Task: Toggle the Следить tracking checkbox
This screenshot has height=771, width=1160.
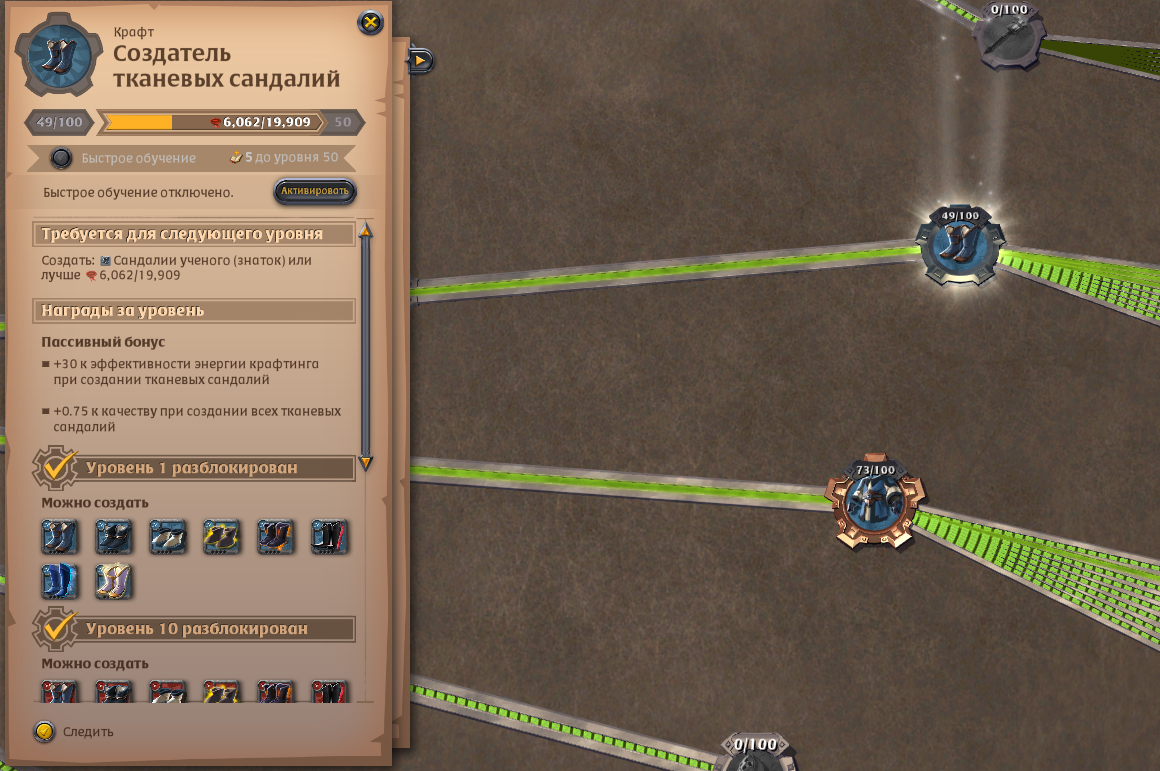Action: click(x=44, y=731)
